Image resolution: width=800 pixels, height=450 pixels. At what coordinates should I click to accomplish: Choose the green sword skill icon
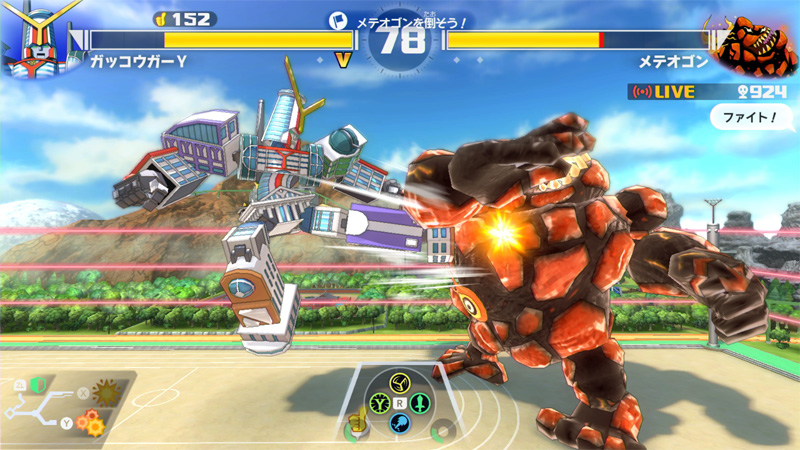[419, 403]
